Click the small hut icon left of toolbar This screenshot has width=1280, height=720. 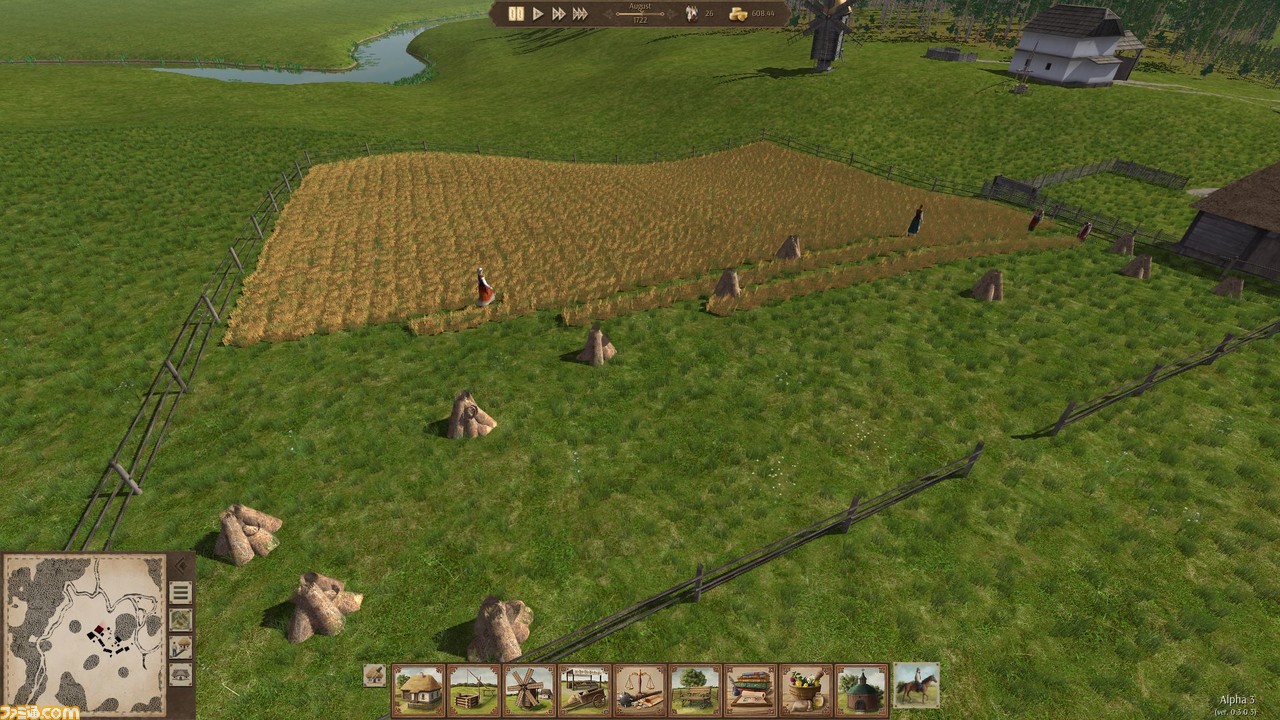tap(374, 675)
